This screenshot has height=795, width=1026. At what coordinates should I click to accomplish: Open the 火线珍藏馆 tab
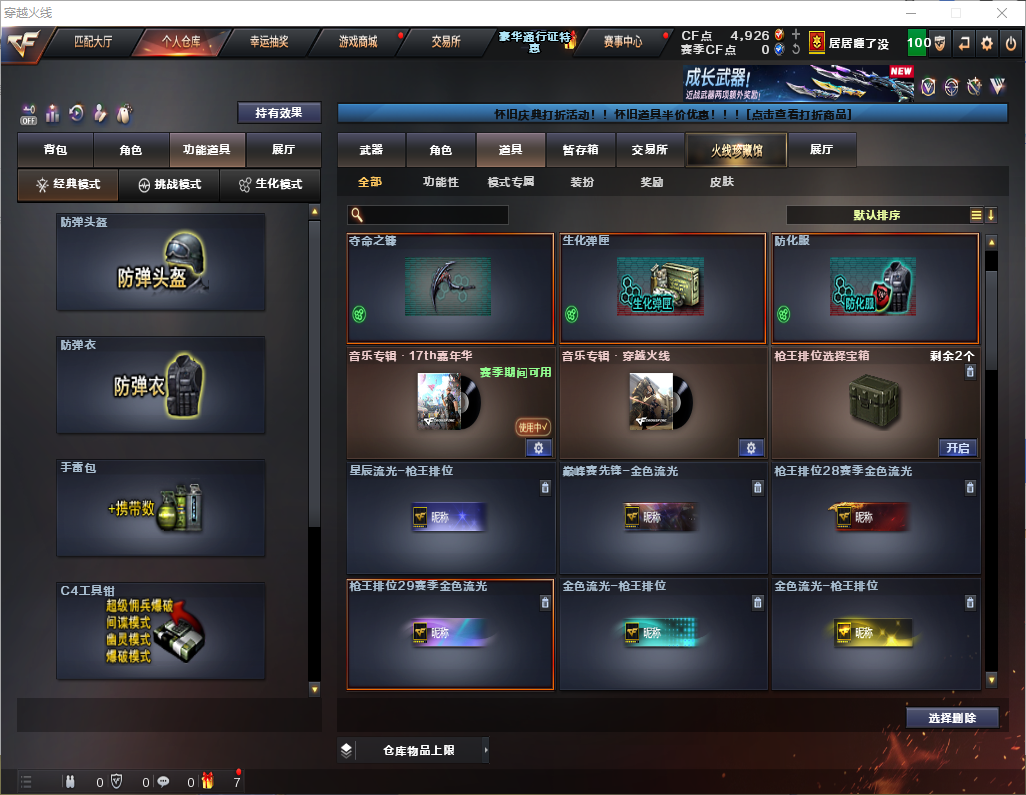pos(736,150)
